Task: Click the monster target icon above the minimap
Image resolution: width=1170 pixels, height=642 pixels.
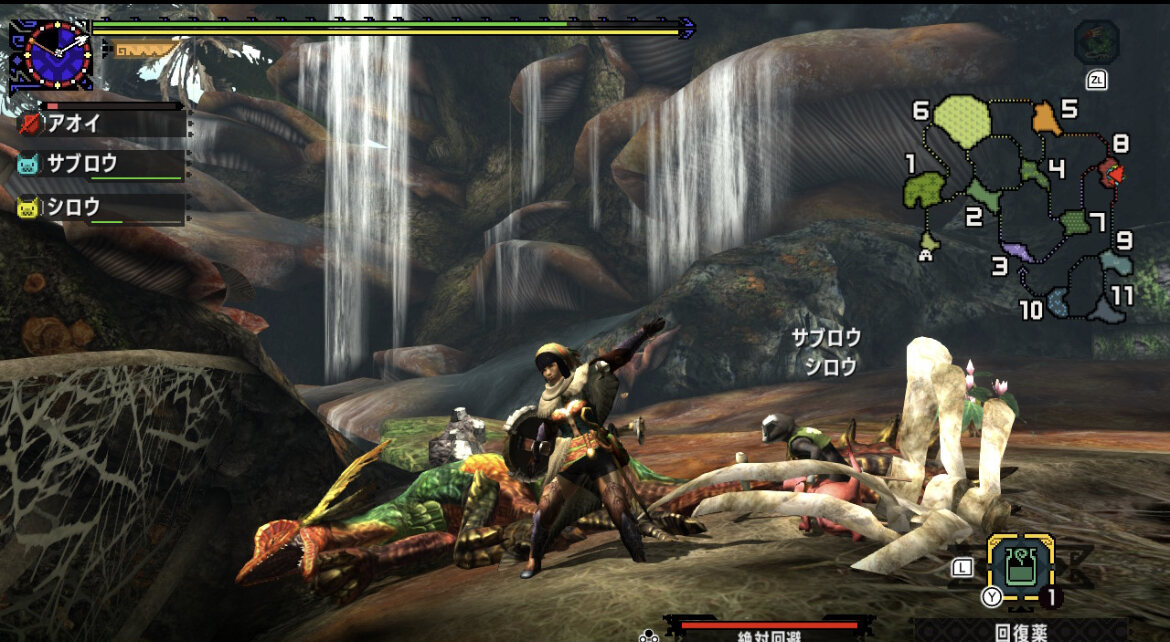Action: coord(1096,42)
